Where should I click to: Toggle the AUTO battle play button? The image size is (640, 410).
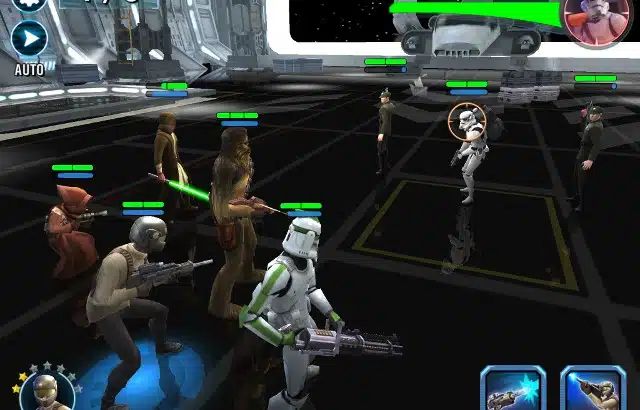[x=29, y=40]
